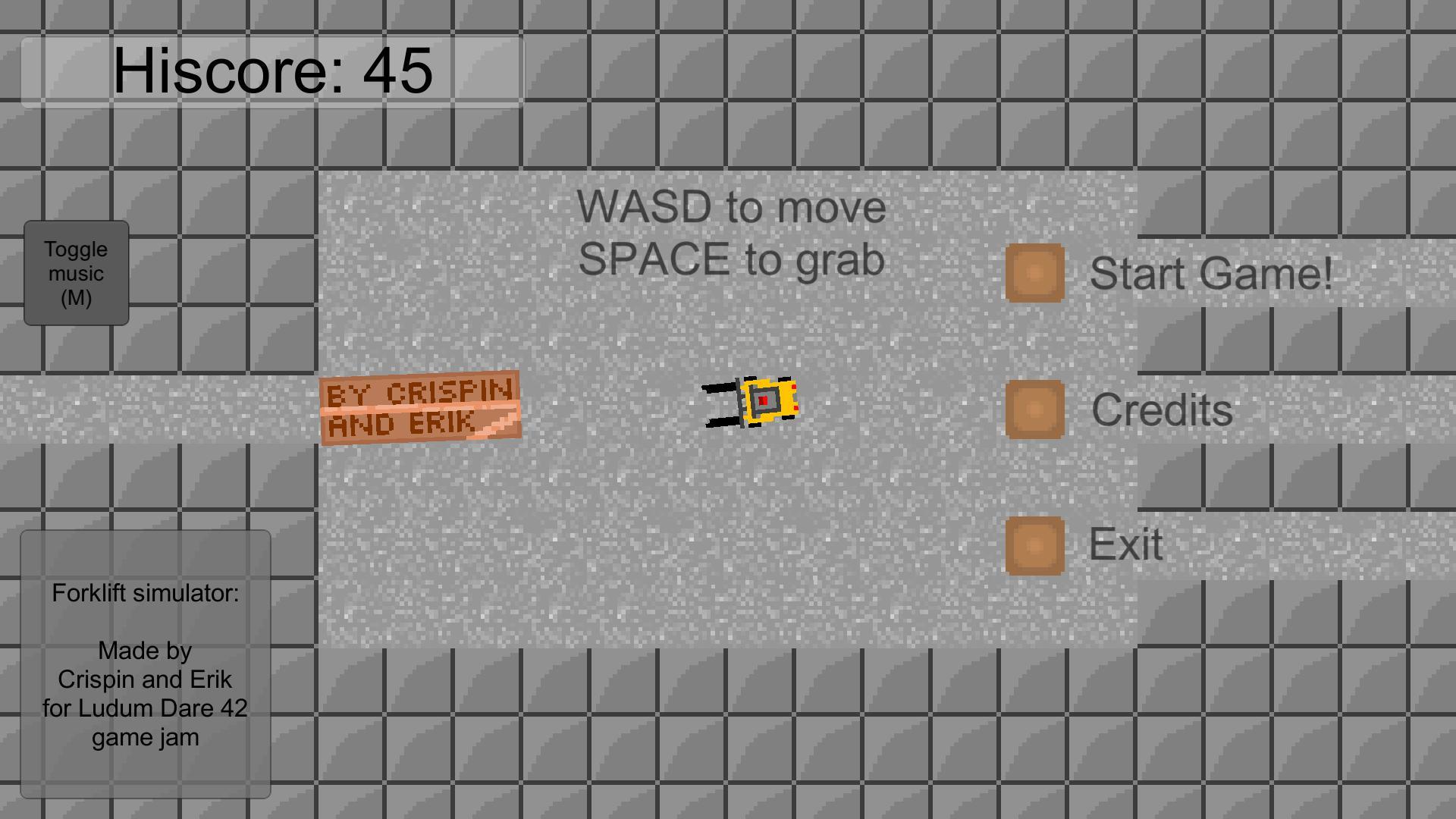Open the Credits screen
1456x819 pixels.
[1160, 409]
